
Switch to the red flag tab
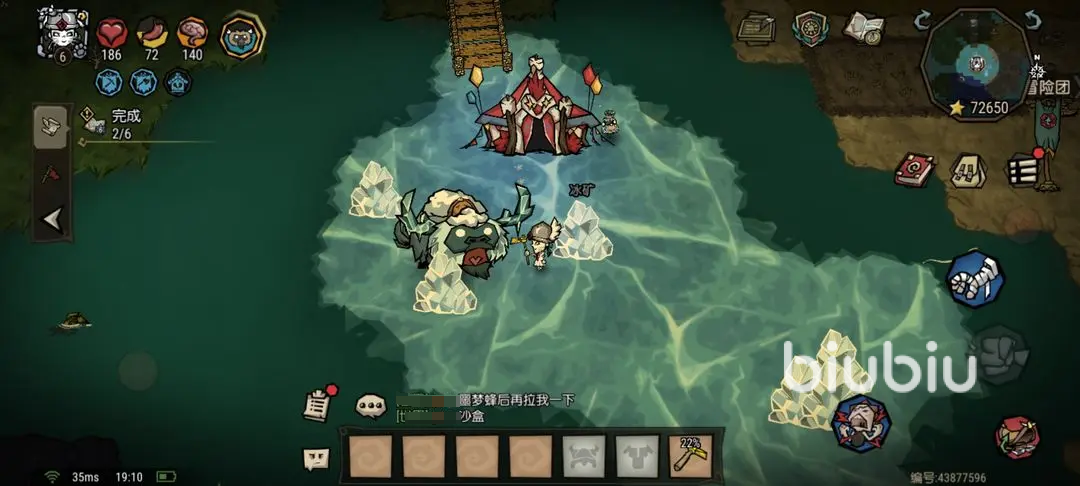click(51, 173)
